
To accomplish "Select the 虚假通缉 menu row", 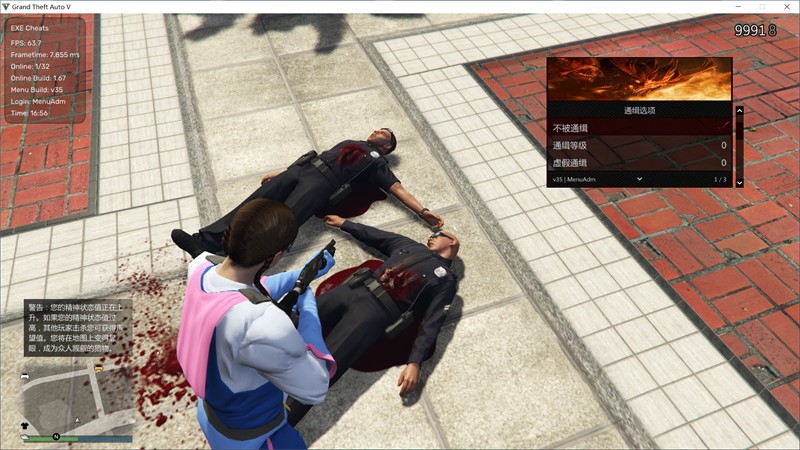I will pos(640,163).
